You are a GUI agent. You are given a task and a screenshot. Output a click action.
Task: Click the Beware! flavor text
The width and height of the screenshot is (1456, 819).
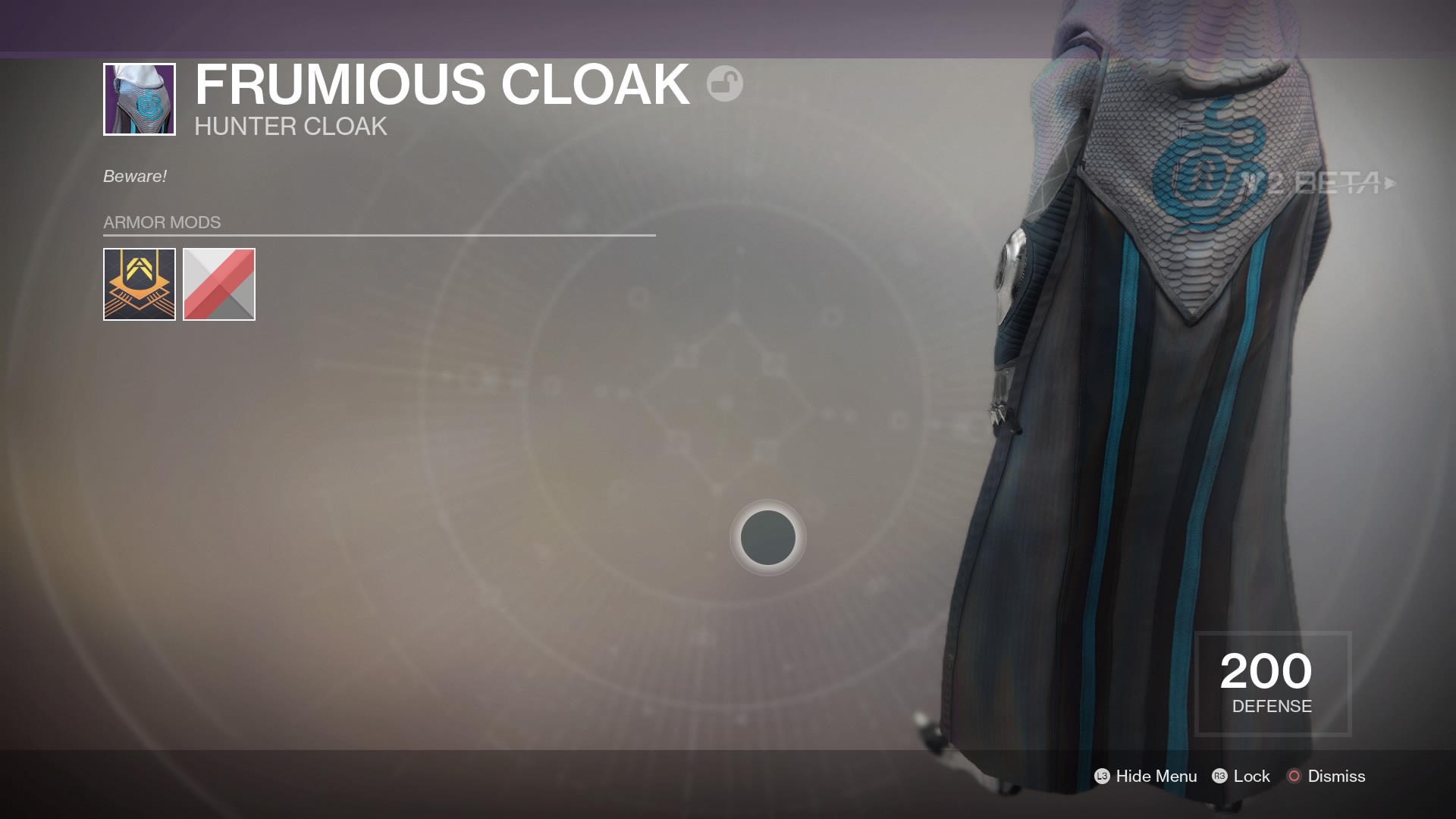pyautogui.click(x=133, y=177)
